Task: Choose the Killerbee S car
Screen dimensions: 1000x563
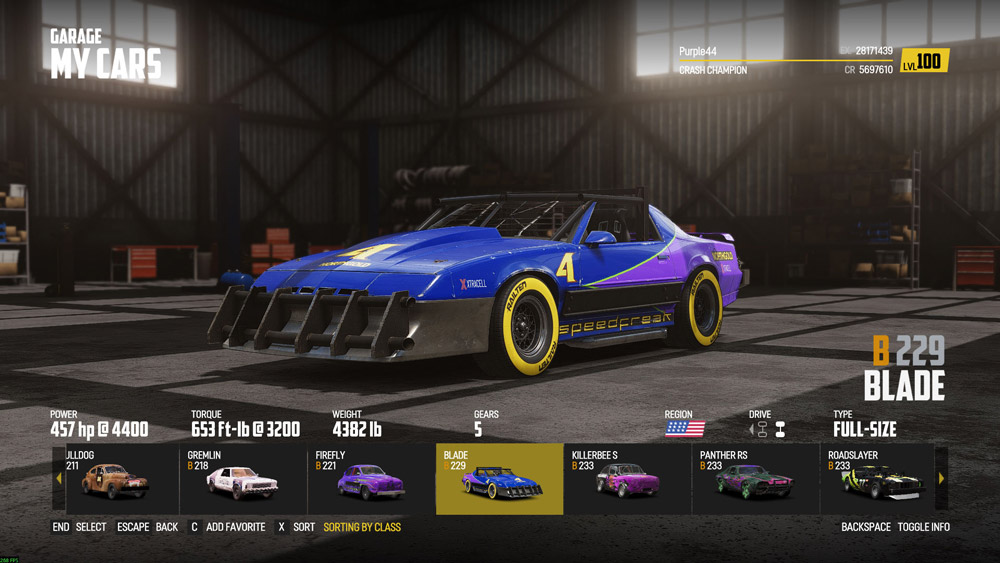Action: 627,480
